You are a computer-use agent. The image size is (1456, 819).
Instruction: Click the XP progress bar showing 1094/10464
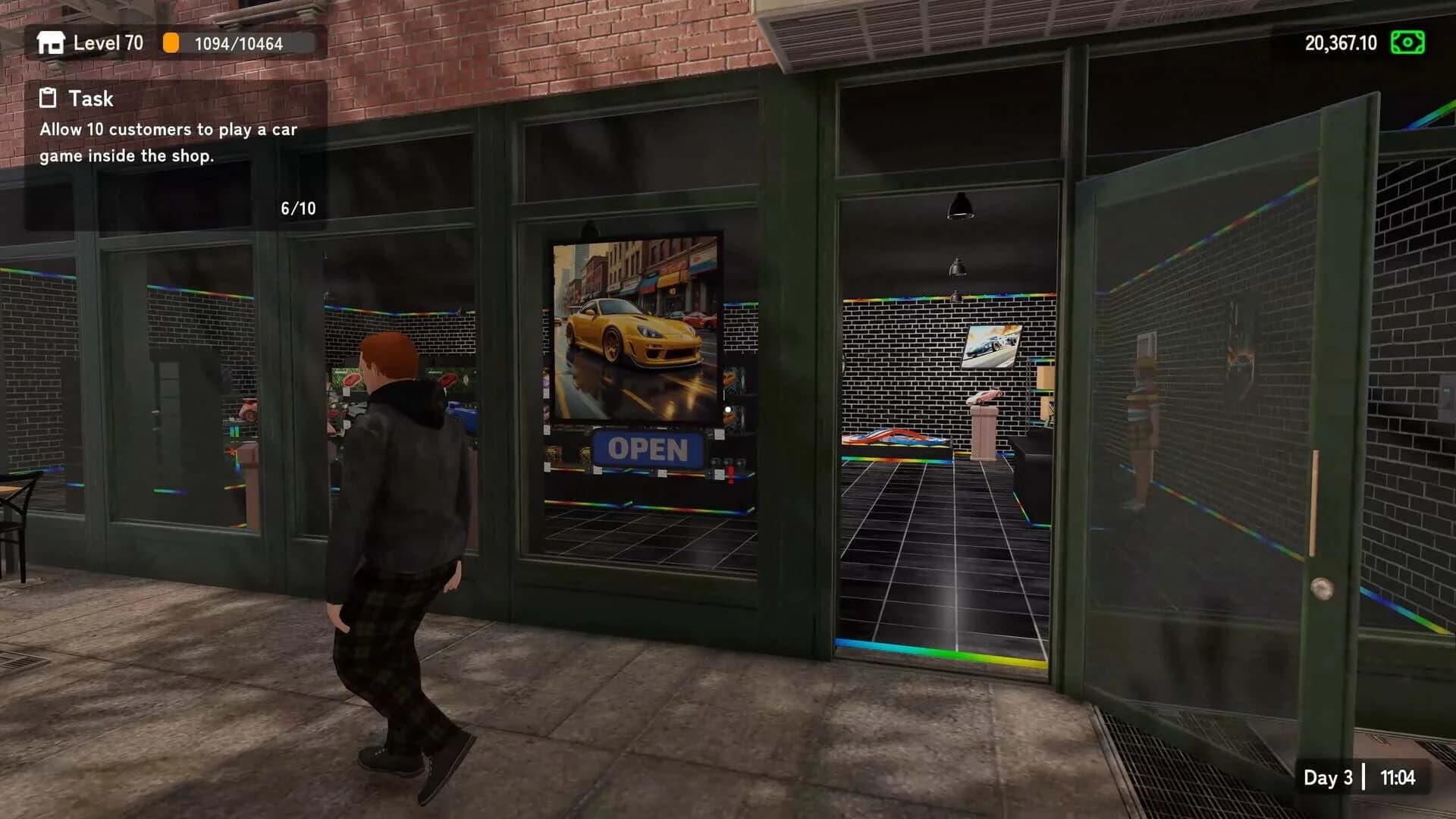click(x=239, y=43)
